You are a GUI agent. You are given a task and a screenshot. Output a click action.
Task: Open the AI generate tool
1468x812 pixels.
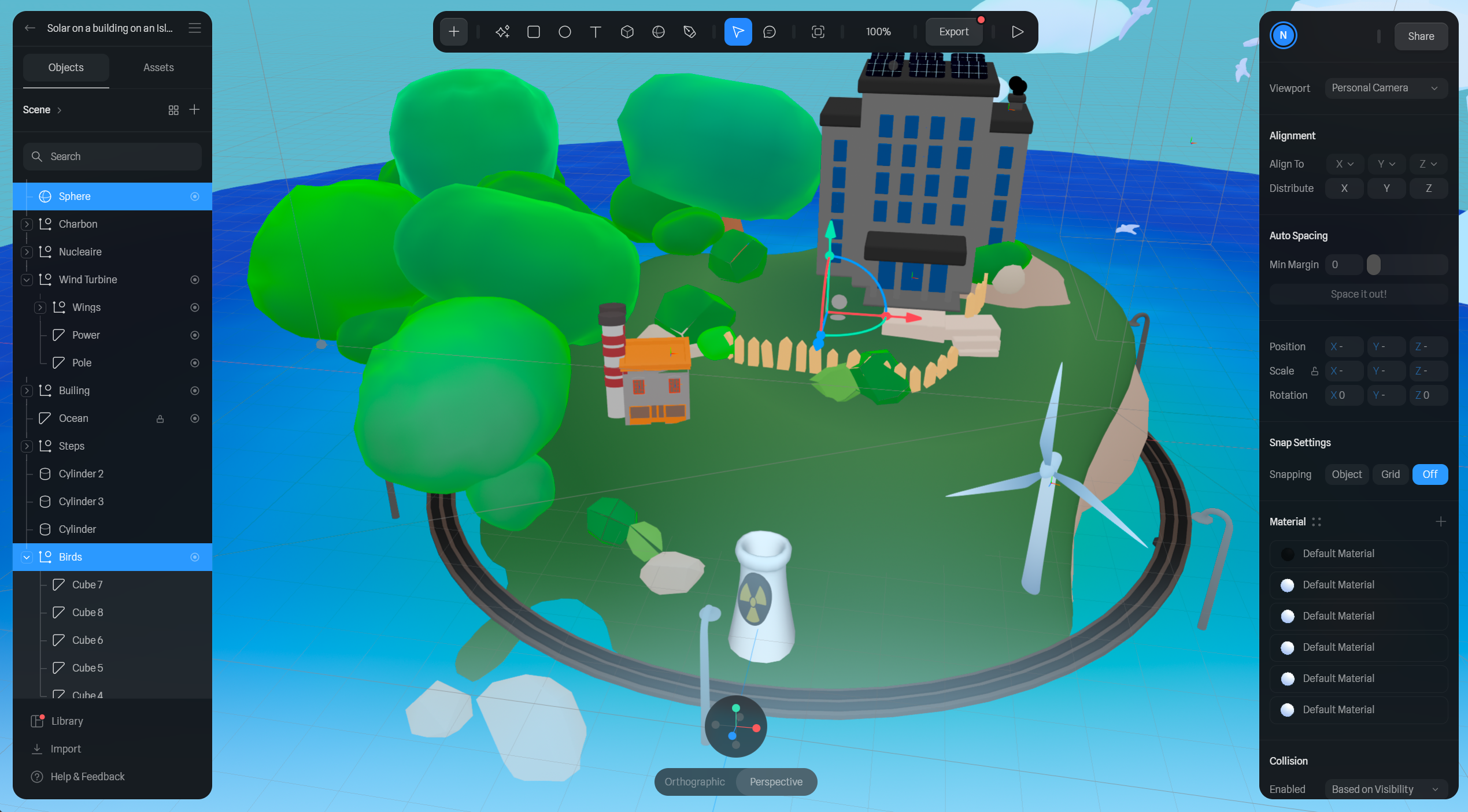coord(502,32)
